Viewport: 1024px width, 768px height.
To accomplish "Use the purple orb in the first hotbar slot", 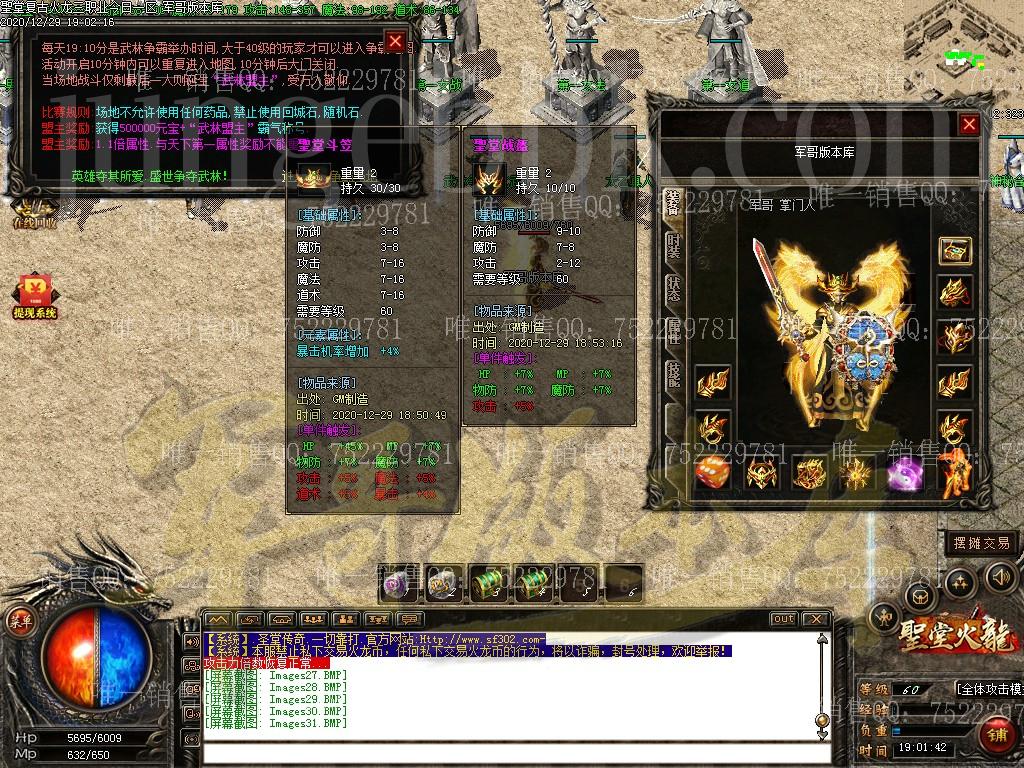I will 397,582.
